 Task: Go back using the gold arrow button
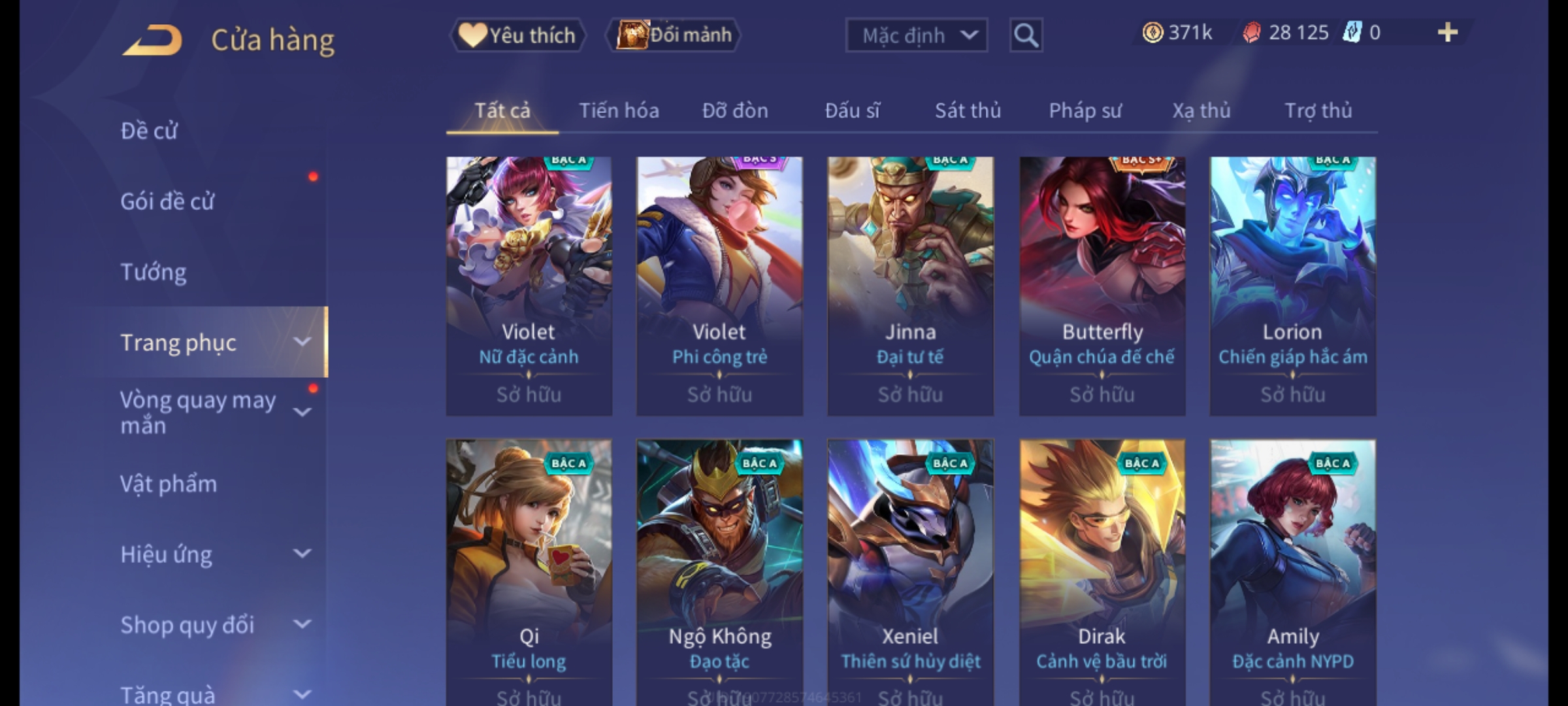pos(152,41)
